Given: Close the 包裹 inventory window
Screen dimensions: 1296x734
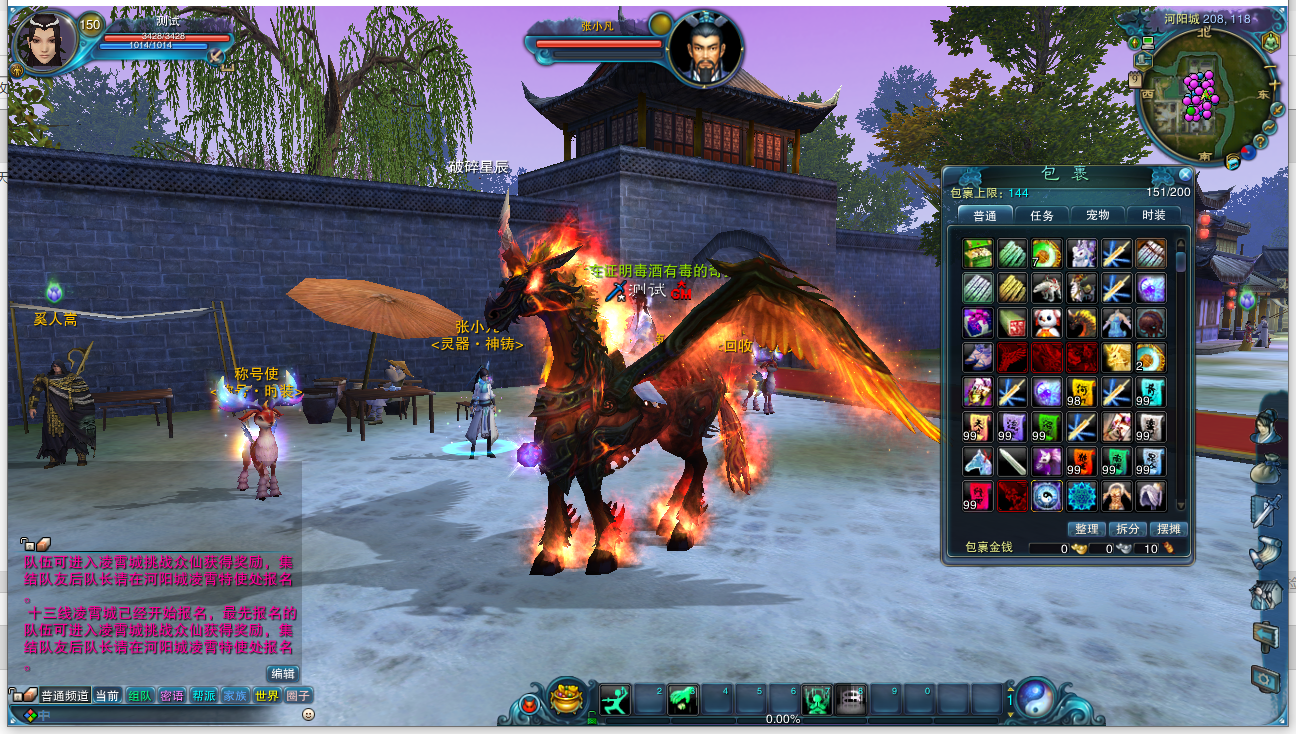Looking at the screenshot, I should pyautogui.click(x=1185, y=174).
